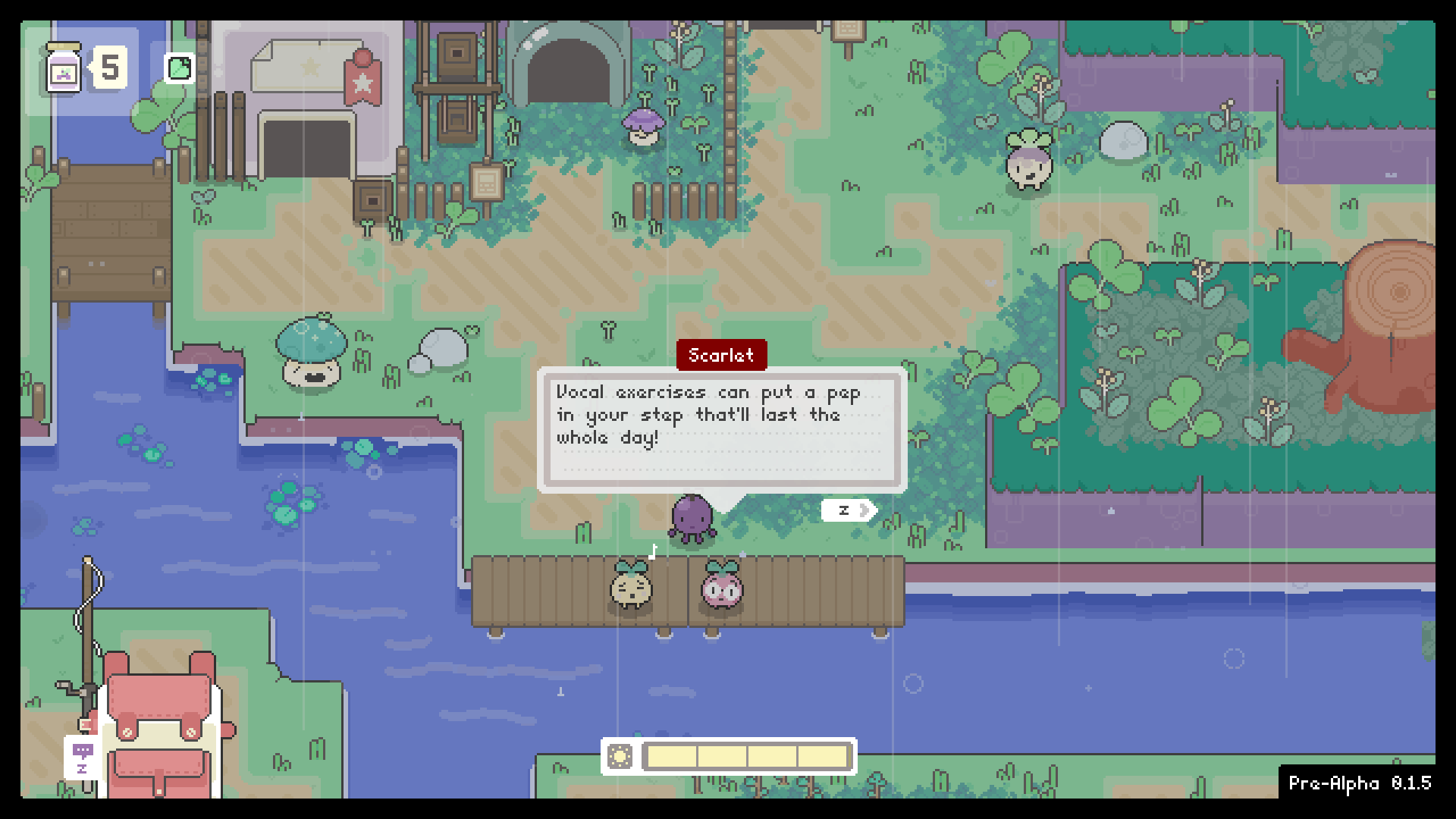Image resolution: width=1456 pixels, height=819 pixels.
Task: Select the green heart stamina icon
Action: click(179, 67)
